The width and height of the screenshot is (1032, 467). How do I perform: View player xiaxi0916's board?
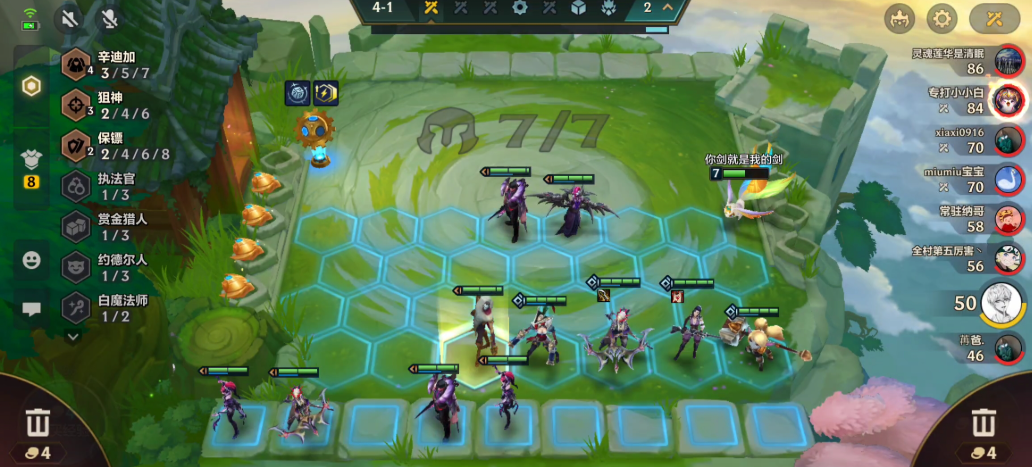[1008, 140]
